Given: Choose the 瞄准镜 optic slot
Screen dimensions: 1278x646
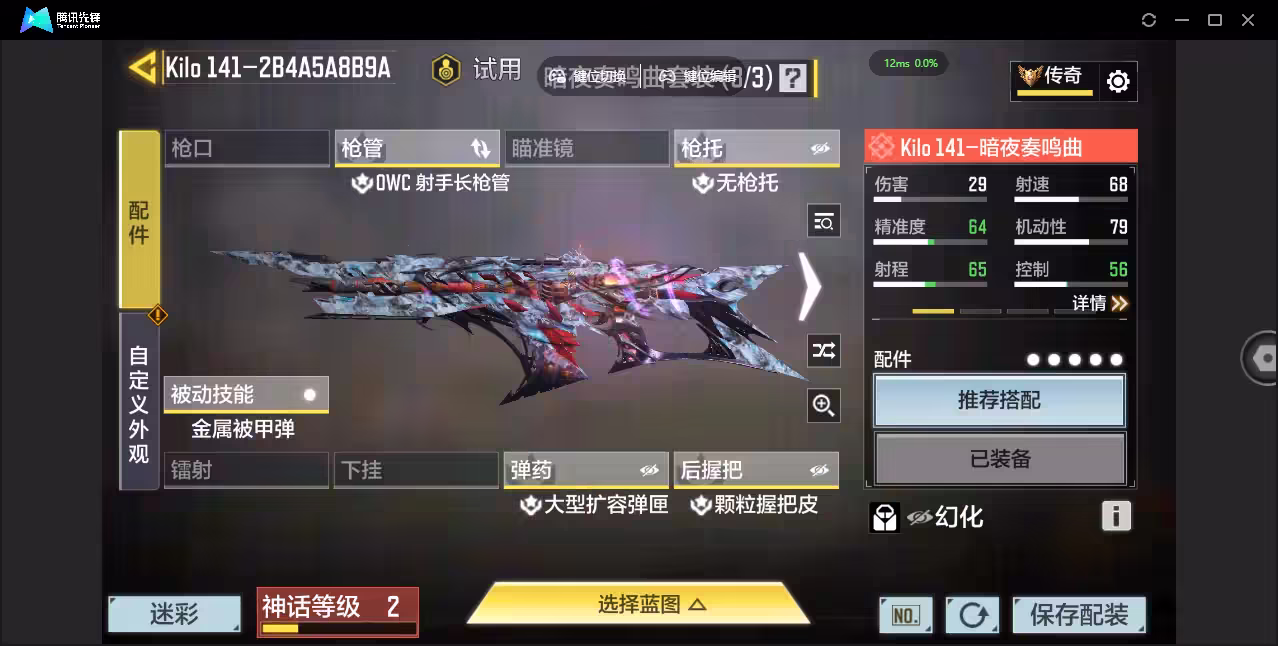Looking at the screenshot, I should (586, 148).
